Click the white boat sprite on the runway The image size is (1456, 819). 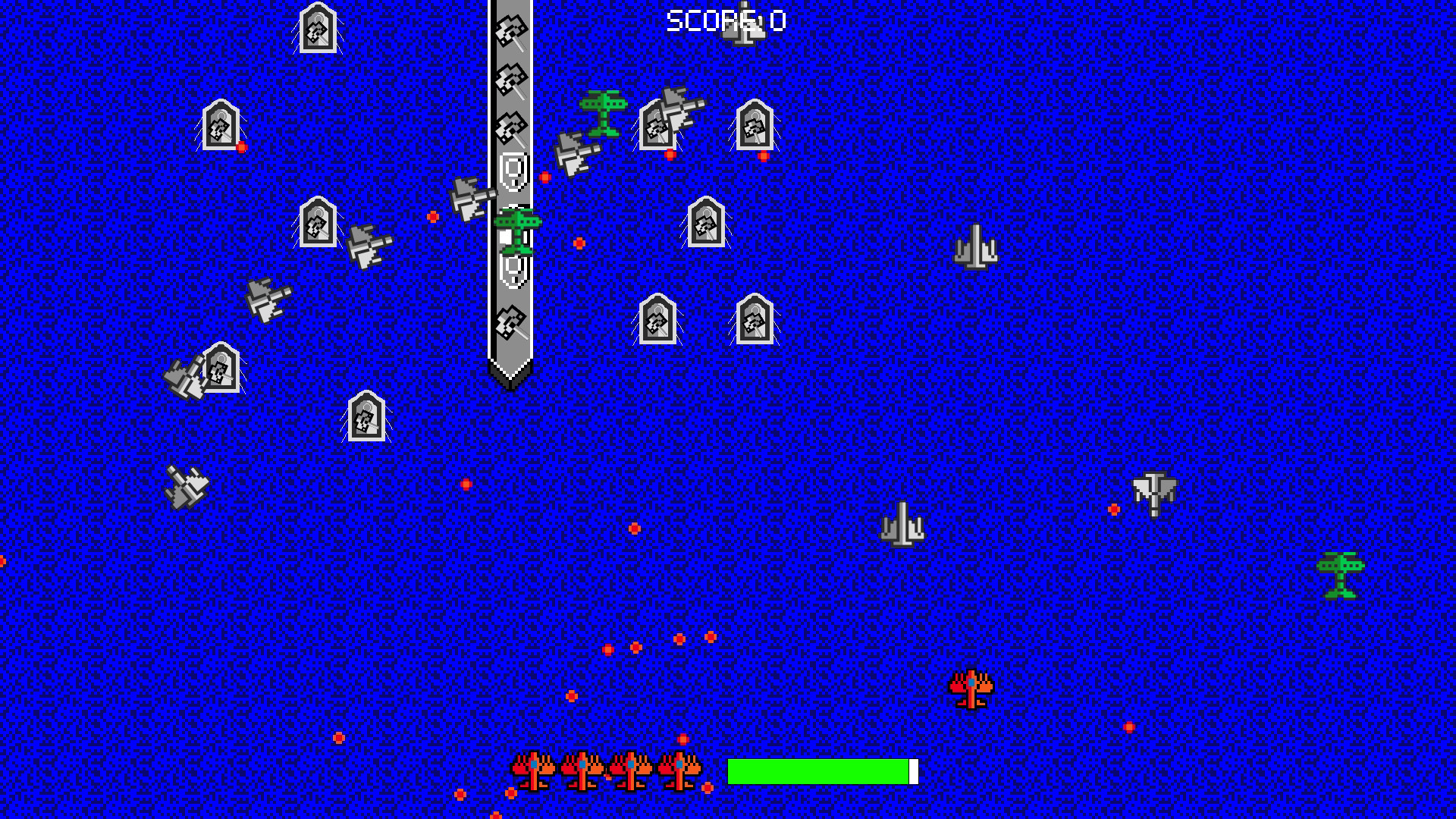[513, 168]
